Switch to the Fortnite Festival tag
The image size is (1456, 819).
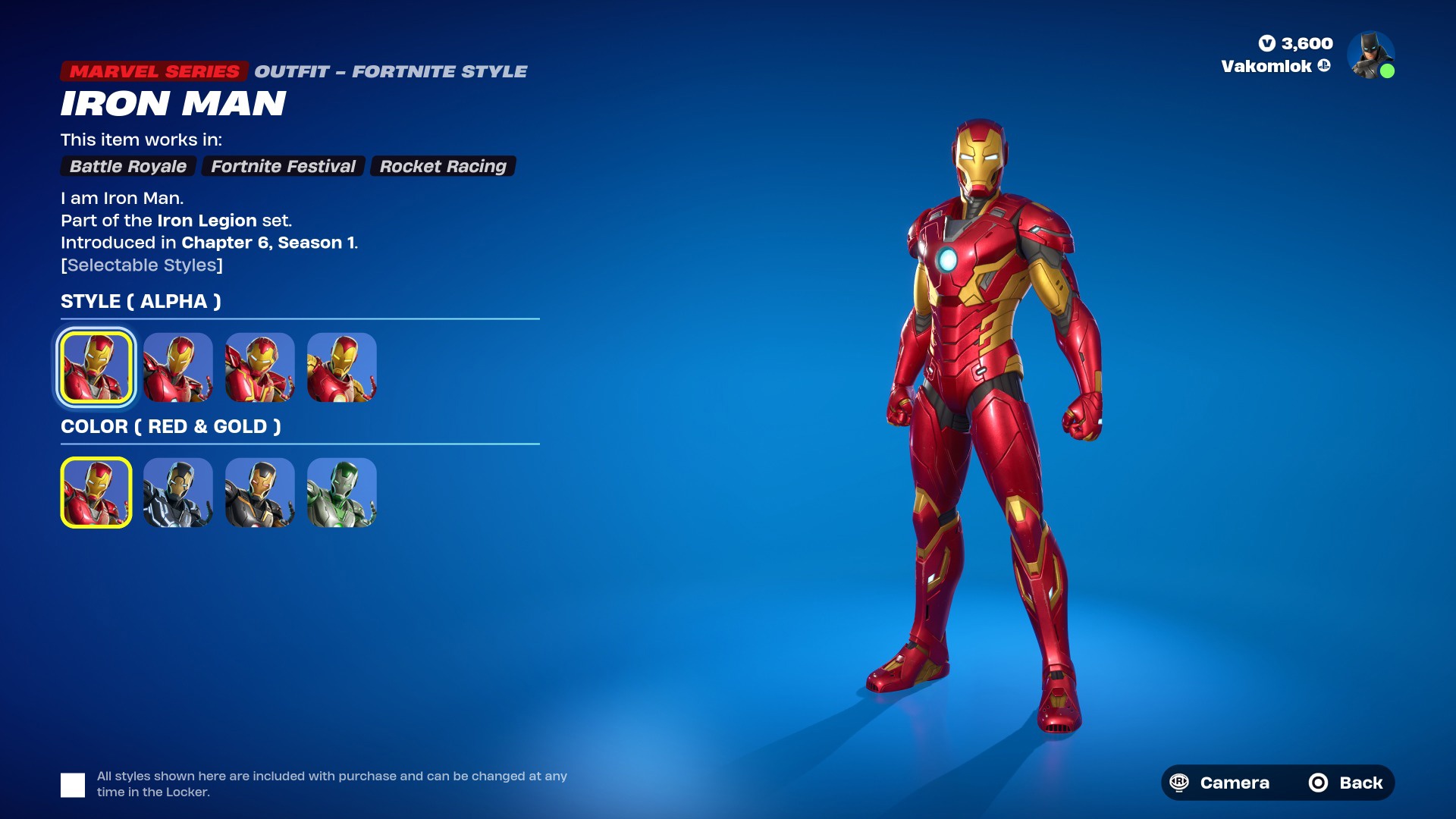pyautogui.click(x=283, y=166)
